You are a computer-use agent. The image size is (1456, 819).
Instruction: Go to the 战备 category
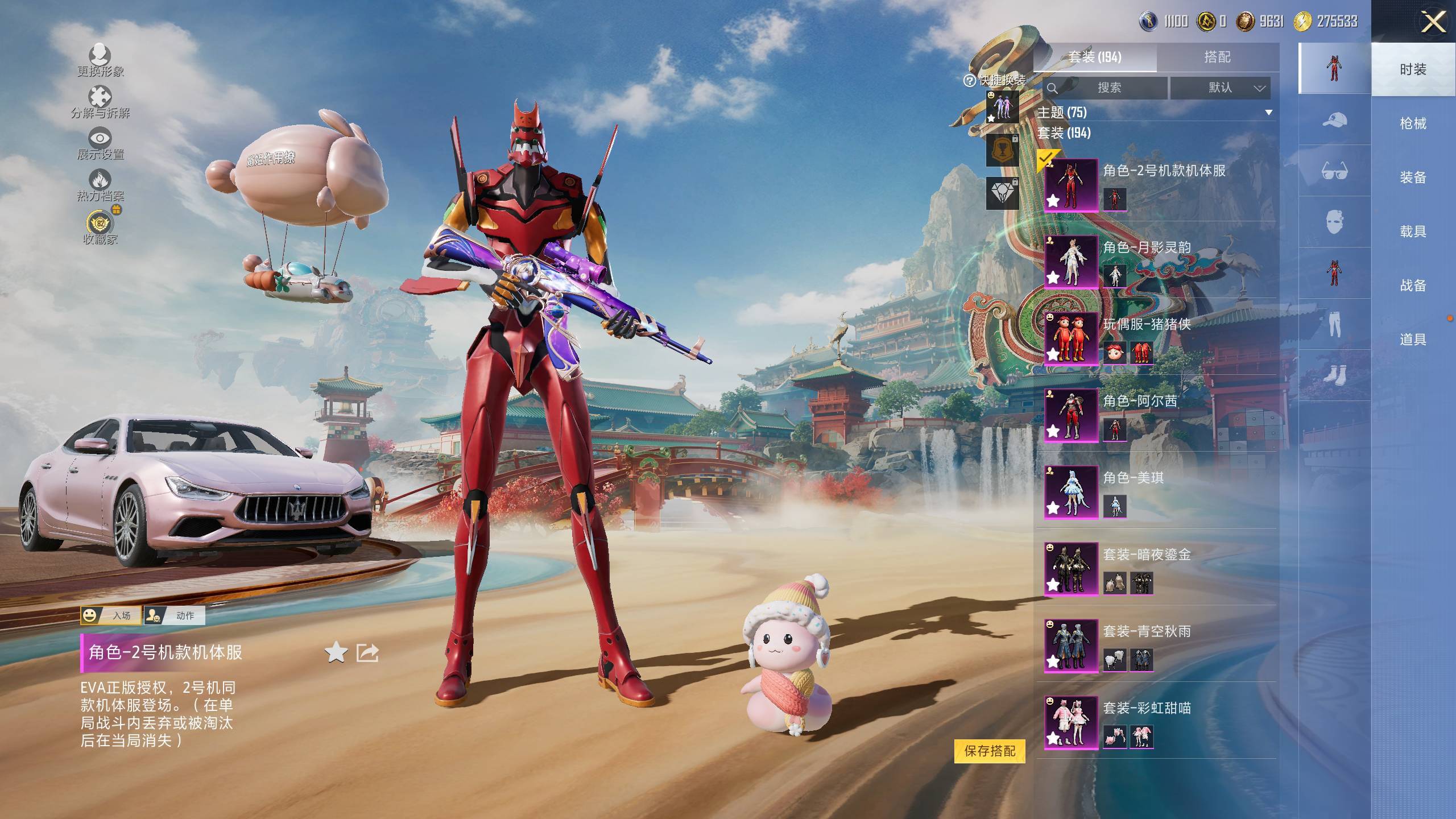[1413, 286]
